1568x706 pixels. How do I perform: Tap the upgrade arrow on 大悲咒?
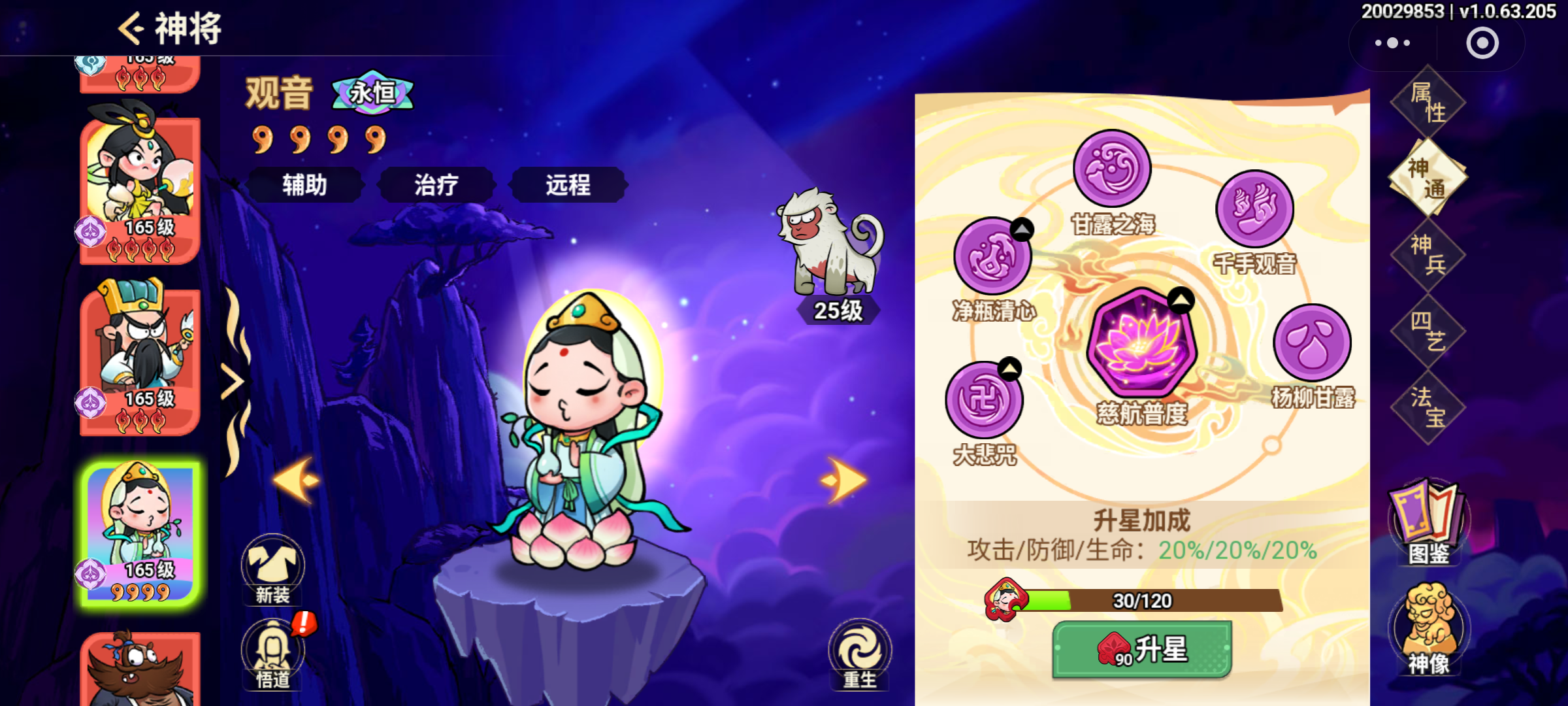1011,367
